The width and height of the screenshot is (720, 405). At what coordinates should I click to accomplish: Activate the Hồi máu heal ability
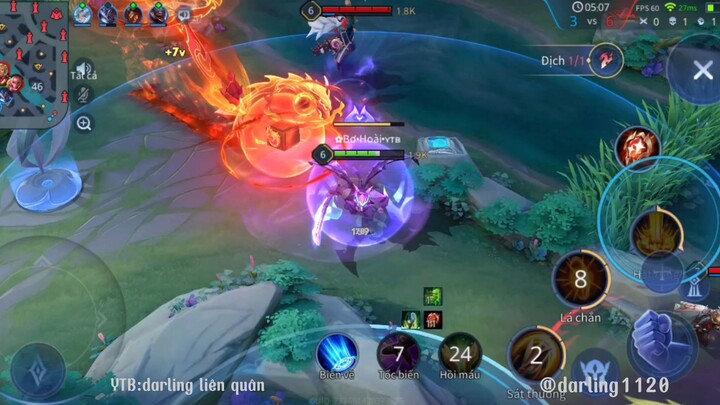(460, 352)
